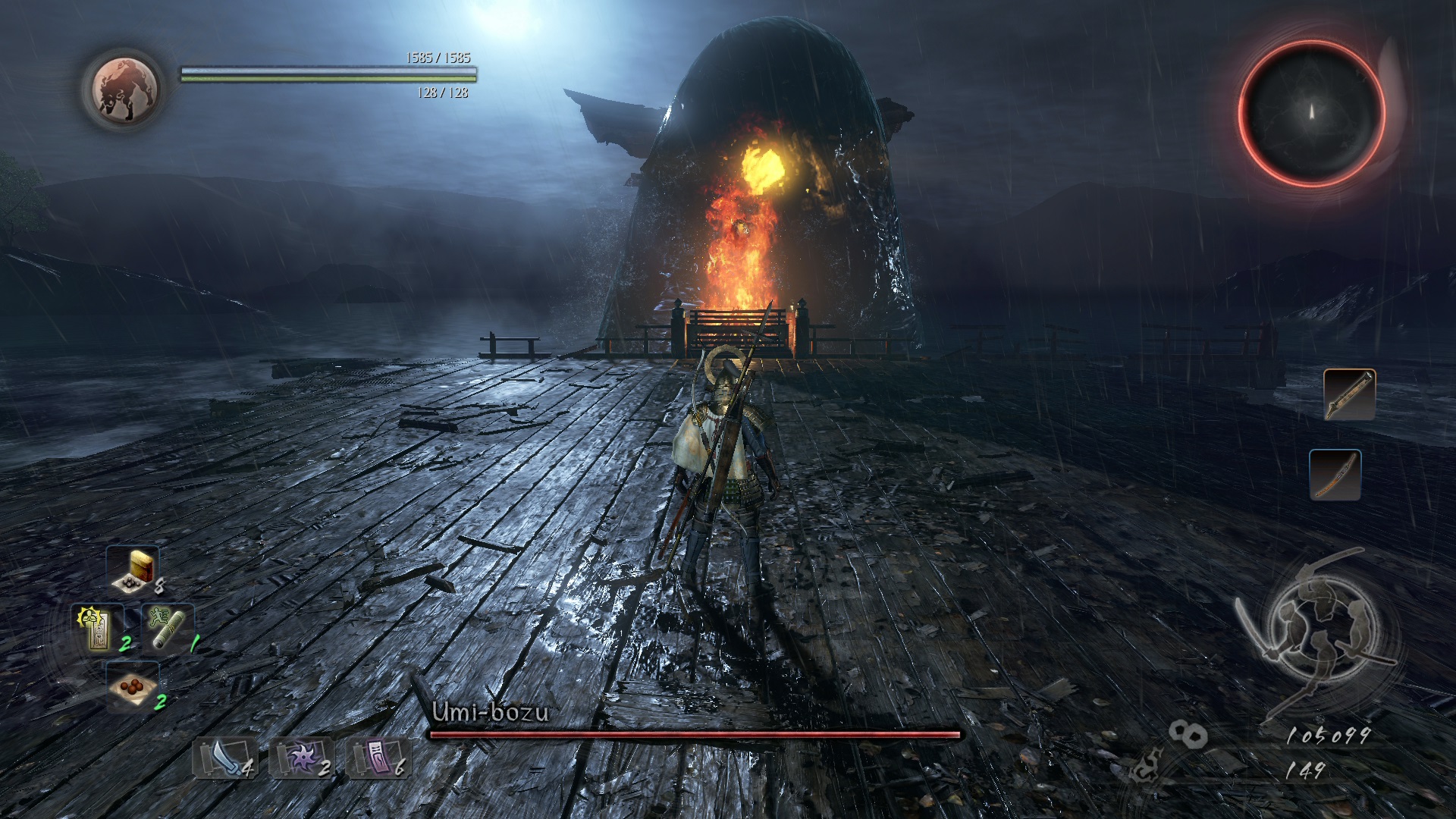Choose the red pellets item slot
This screenshot has height=819, width=1456.
[x=133, y=686]
